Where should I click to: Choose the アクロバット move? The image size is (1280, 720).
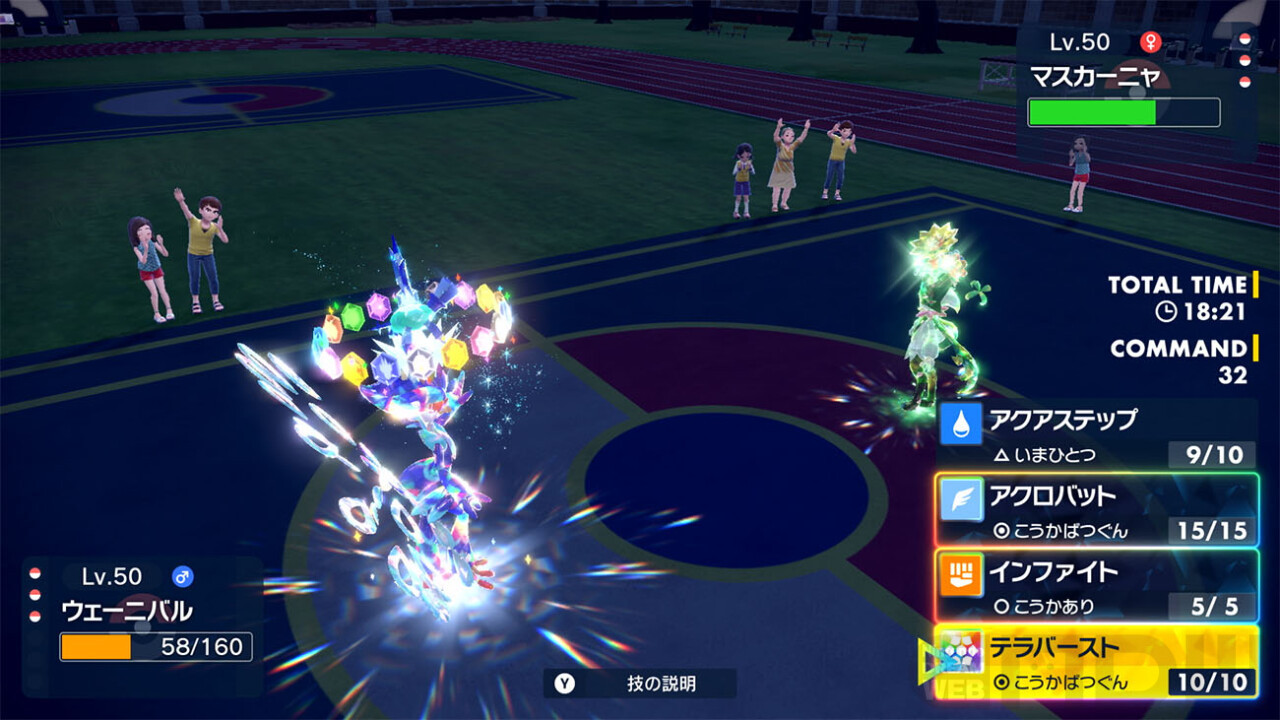[x=1097, y=510]
